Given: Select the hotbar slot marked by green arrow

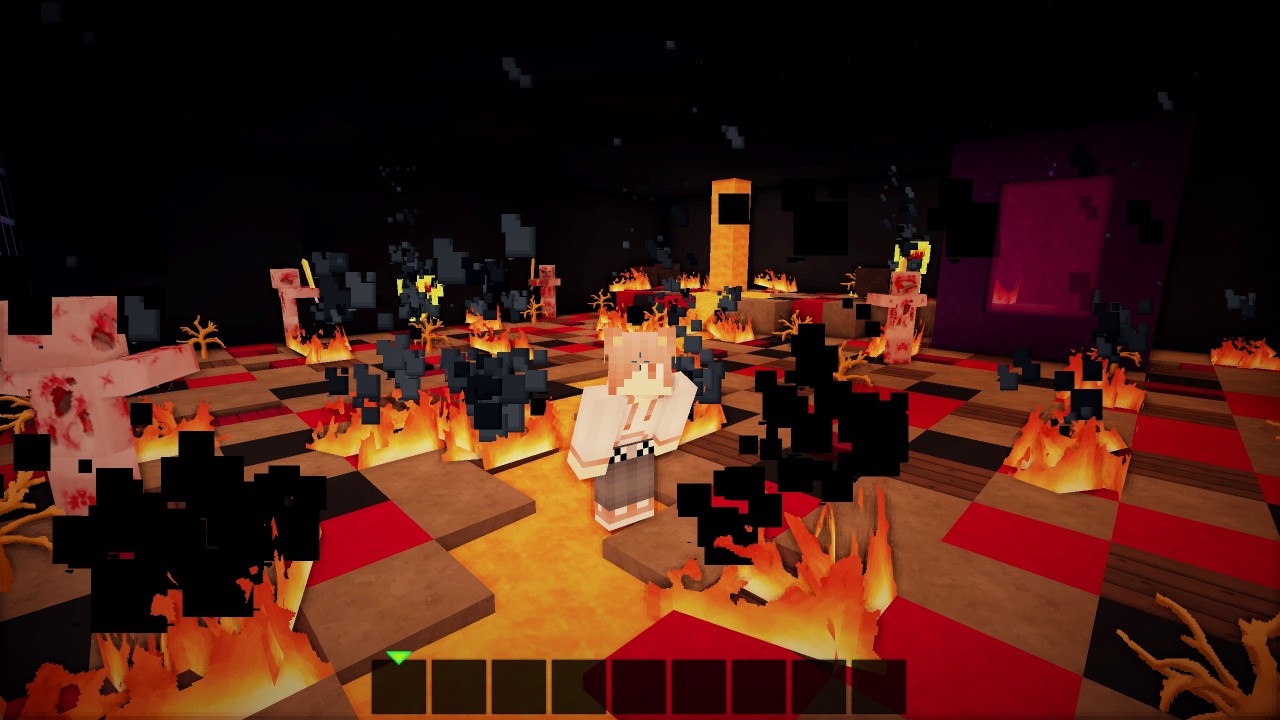Looking at the screenshot, I should pos(400,687).
